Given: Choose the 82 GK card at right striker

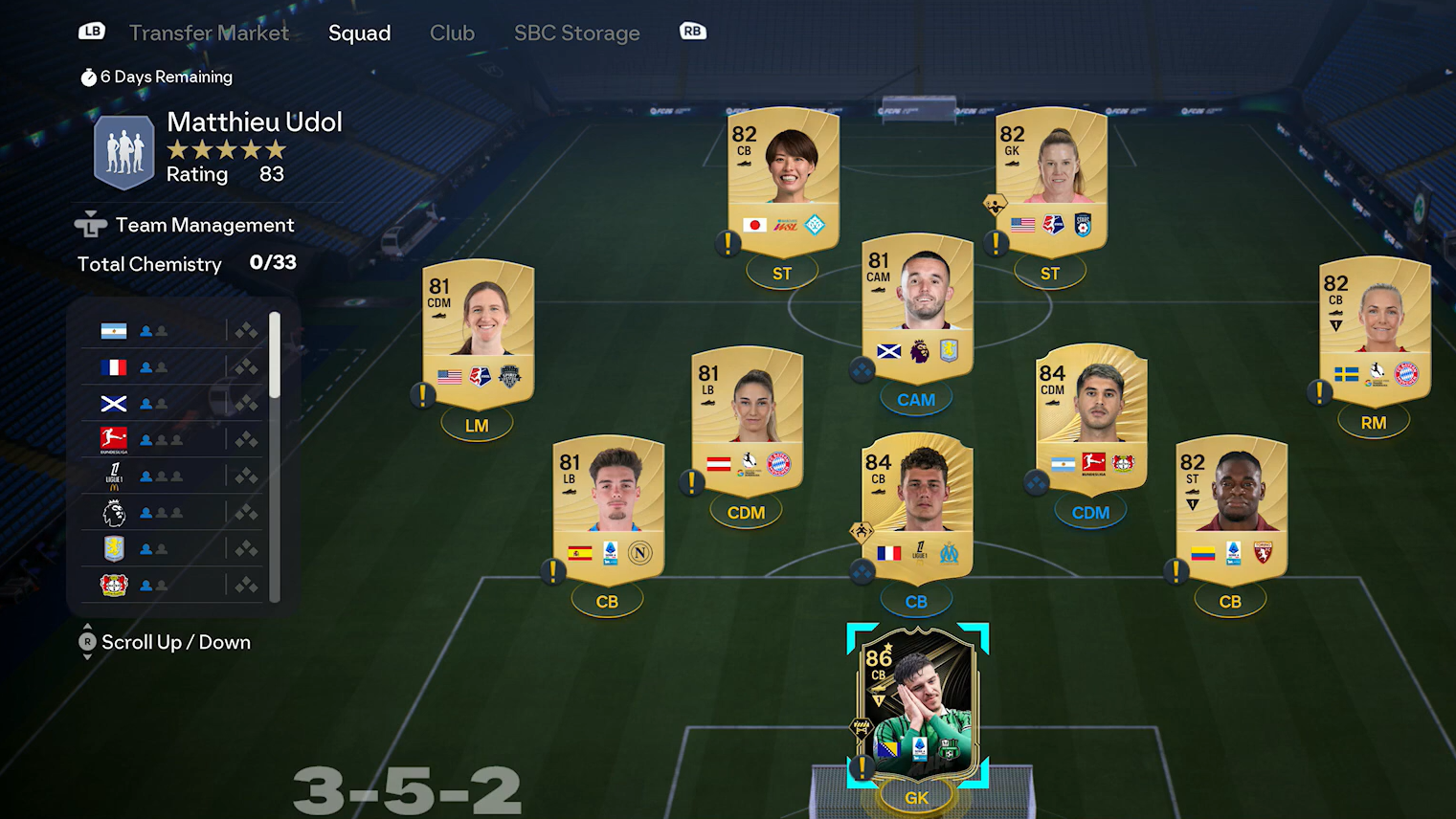Looking at the screenshot, I should tap(1050, 182).
